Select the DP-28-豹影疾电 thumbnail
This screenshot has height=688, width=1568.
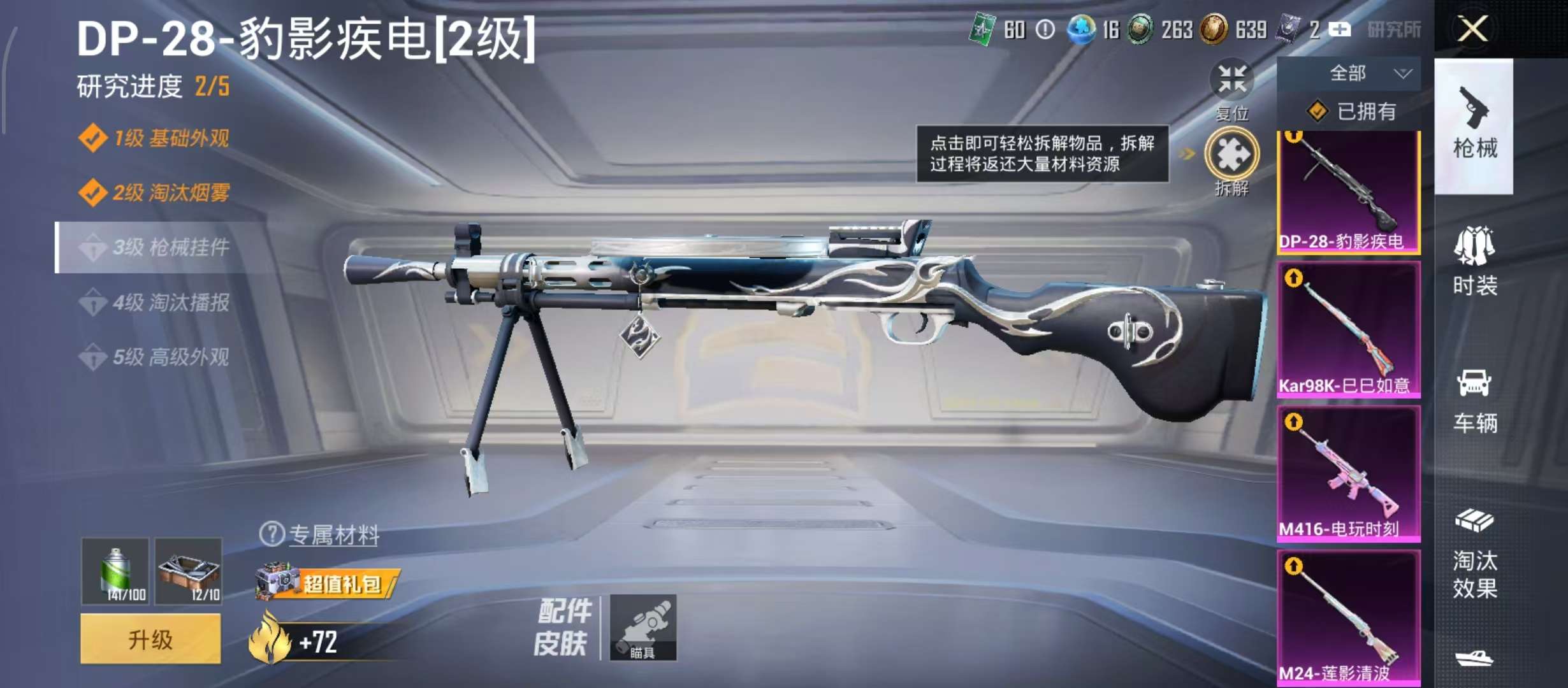1349,191
